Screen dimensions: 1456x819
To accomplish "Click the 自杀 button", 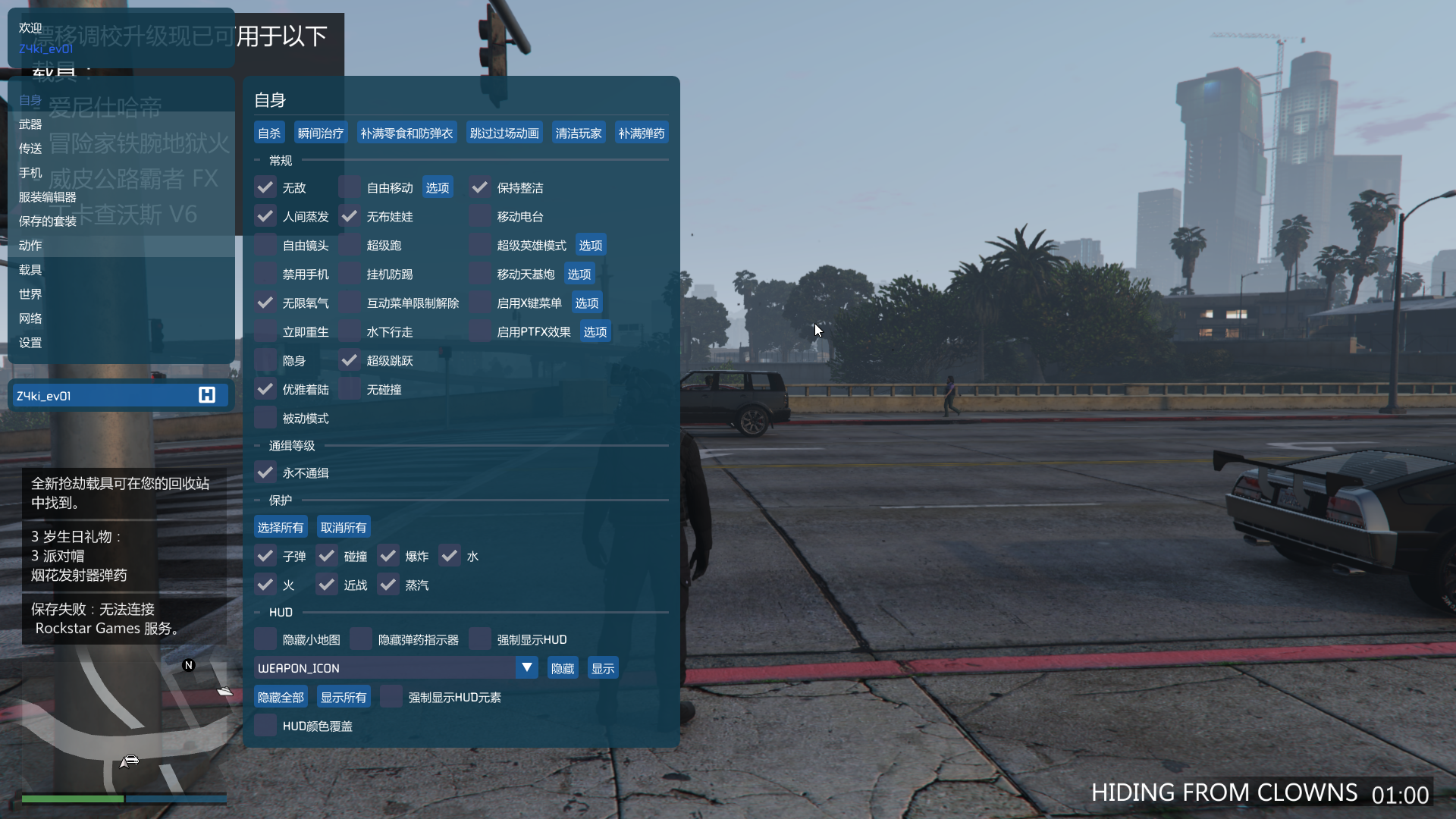I will (x=268, y=132).
